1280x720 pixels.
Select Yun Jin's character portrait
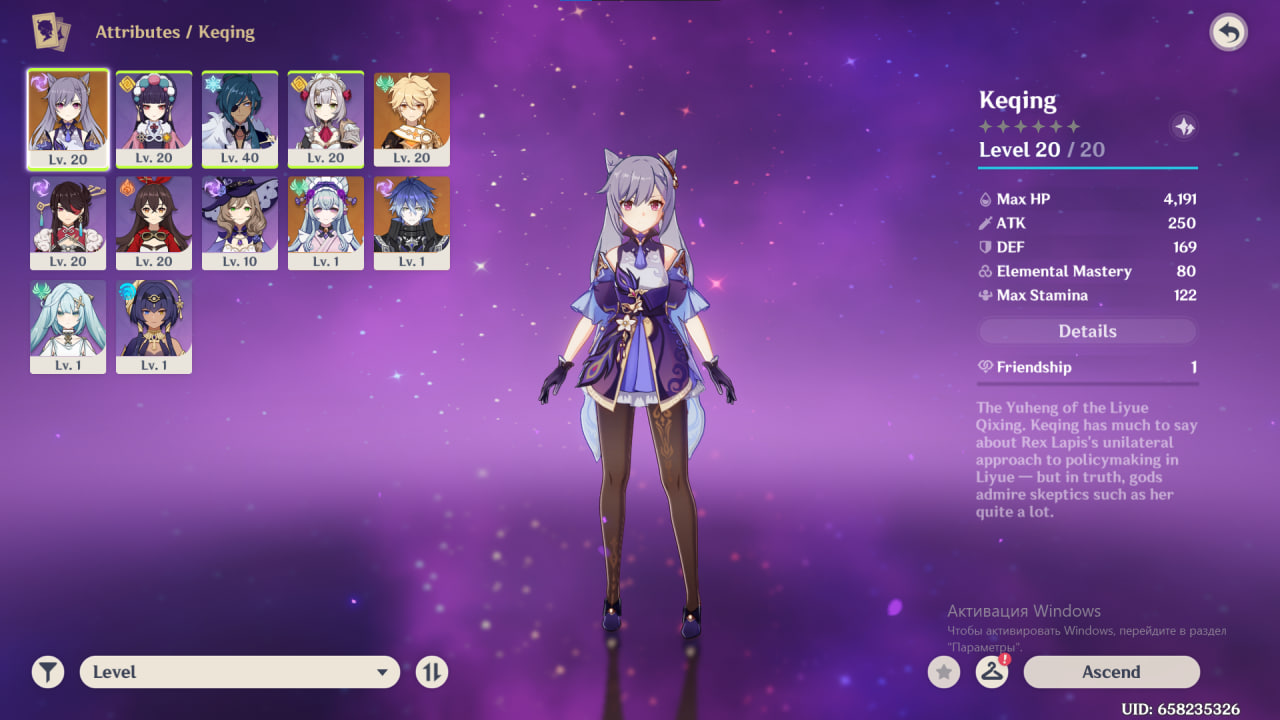coord(154,118)
